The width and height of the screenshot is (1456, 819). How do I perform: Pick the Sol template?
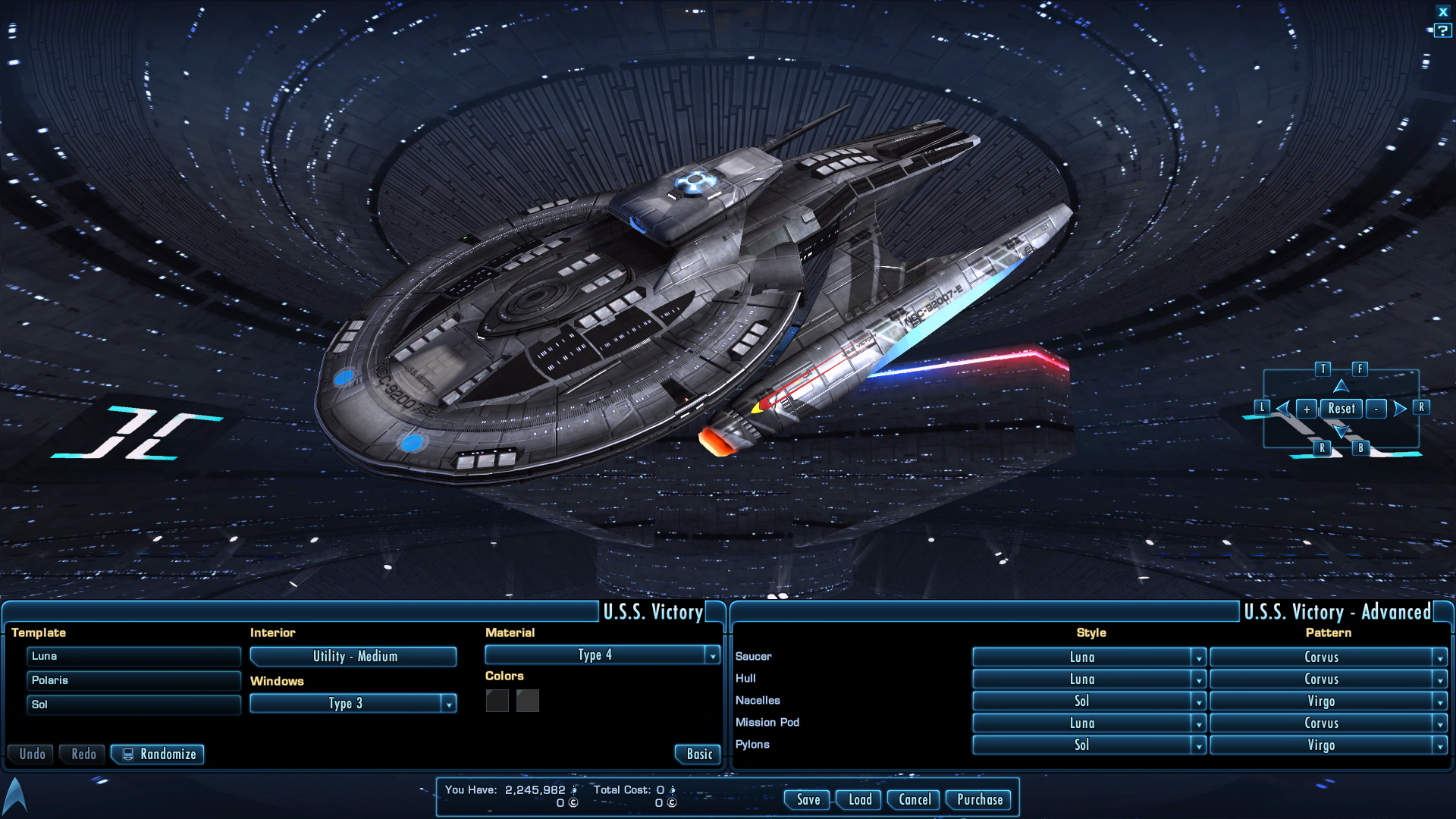133,705
